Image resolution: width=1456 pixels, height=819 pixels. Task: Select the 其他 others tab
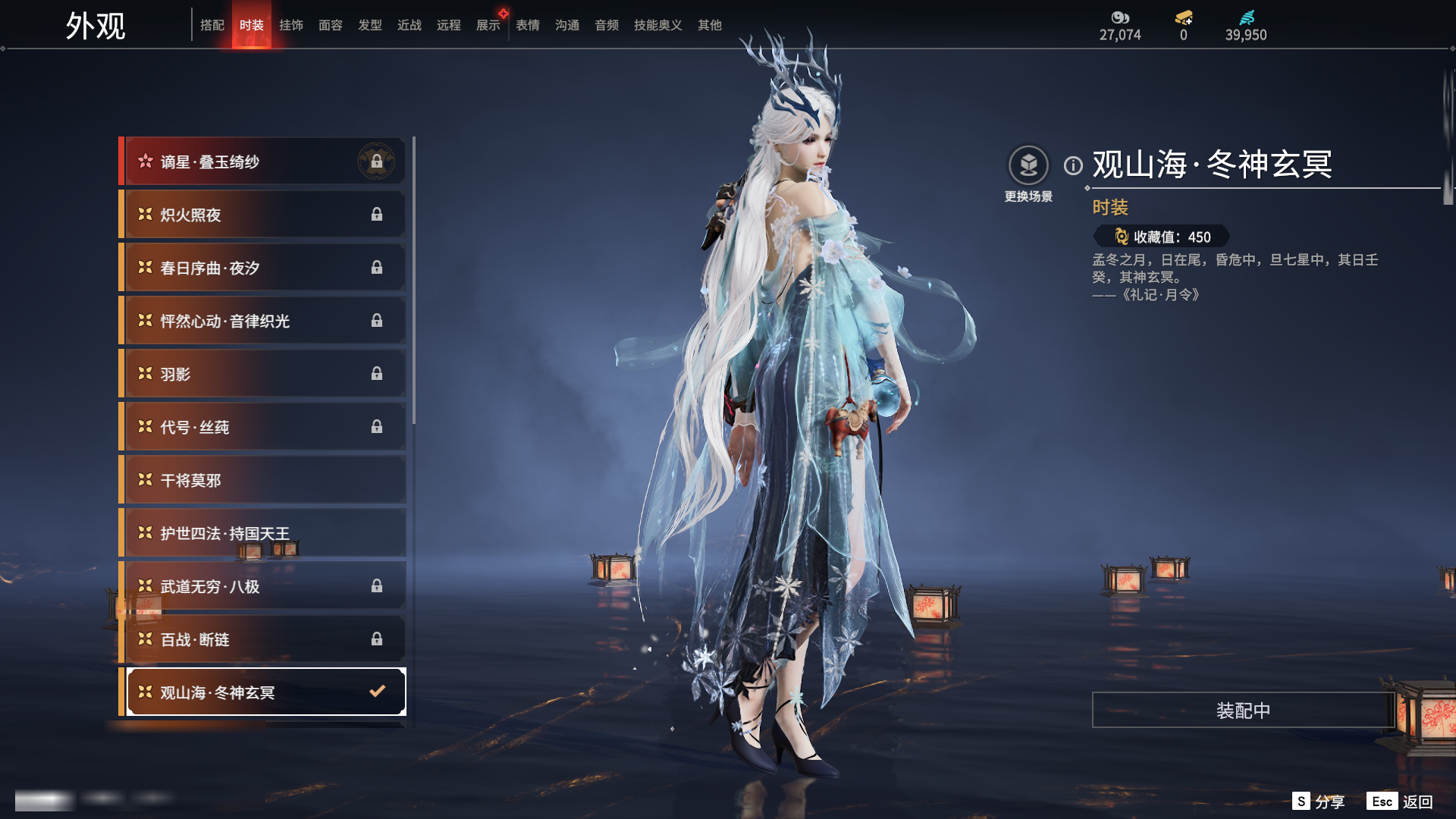pos(710,25)
